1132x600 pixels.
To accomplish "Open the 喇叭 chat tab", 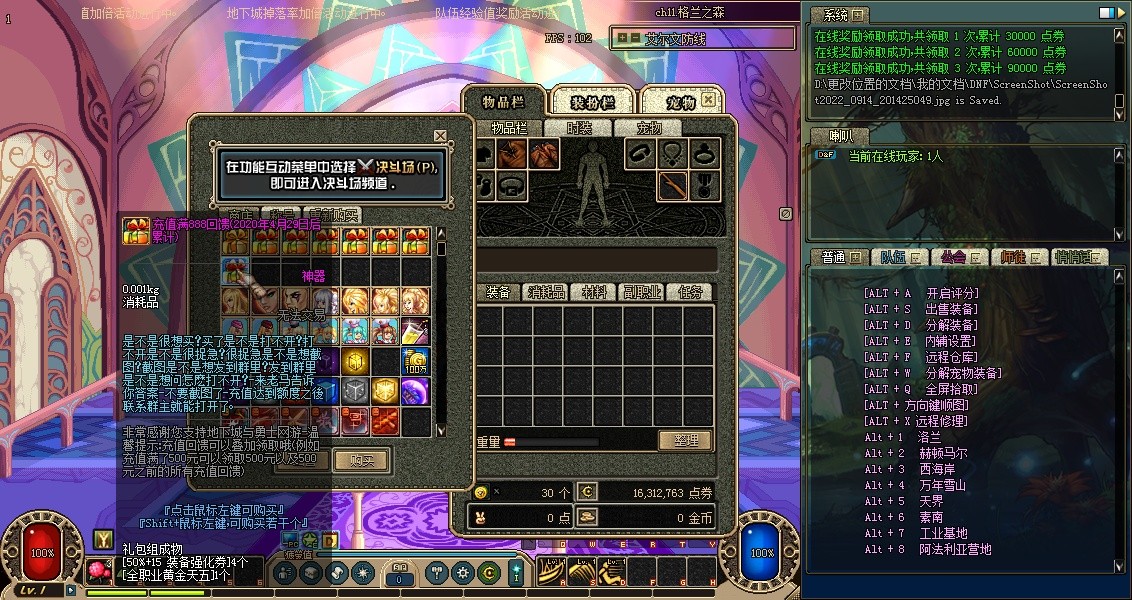I will (x=842, y=135).
